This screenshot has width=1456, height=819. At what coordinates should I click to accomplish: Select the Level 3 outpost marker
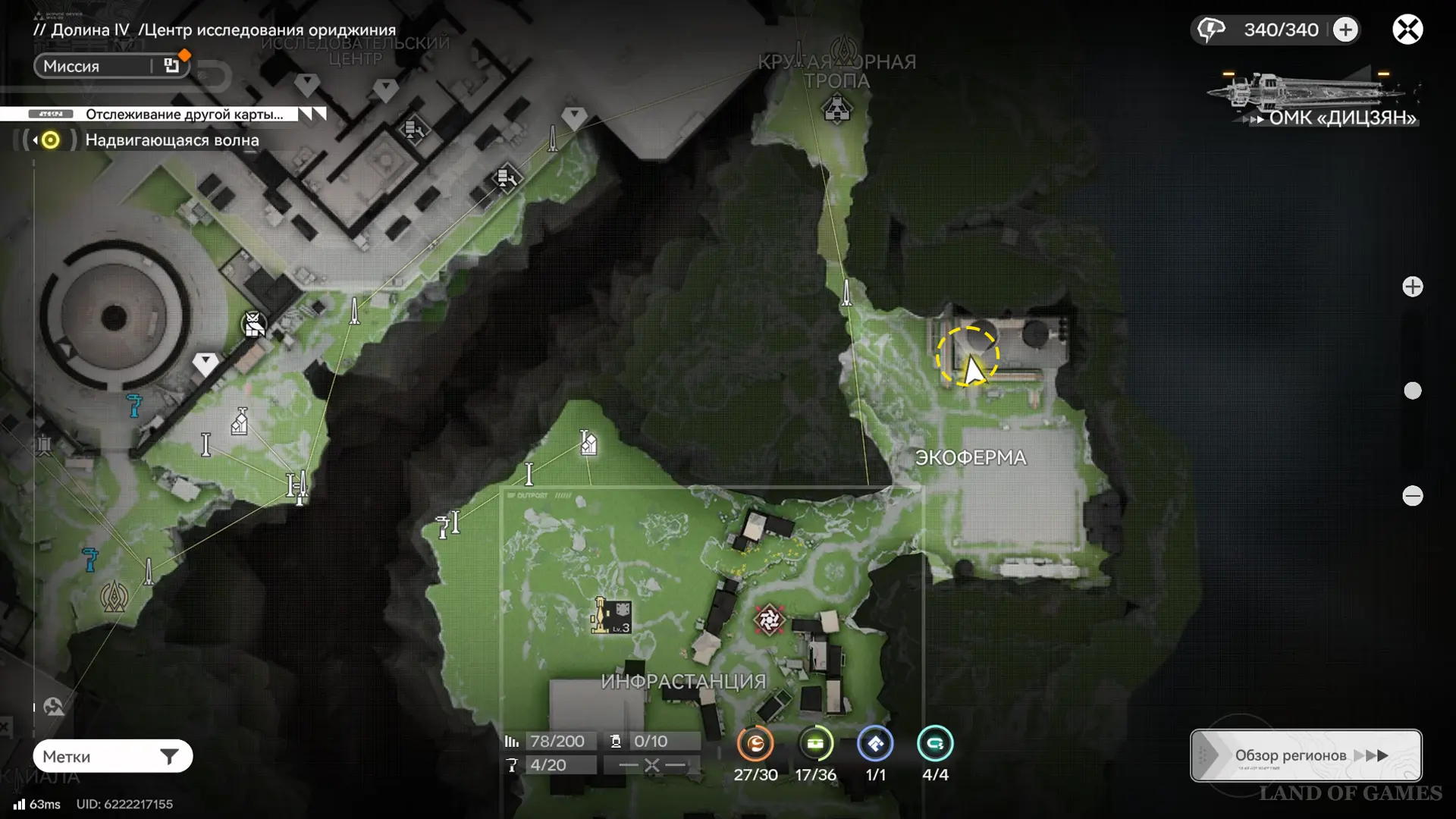(611, 616)
